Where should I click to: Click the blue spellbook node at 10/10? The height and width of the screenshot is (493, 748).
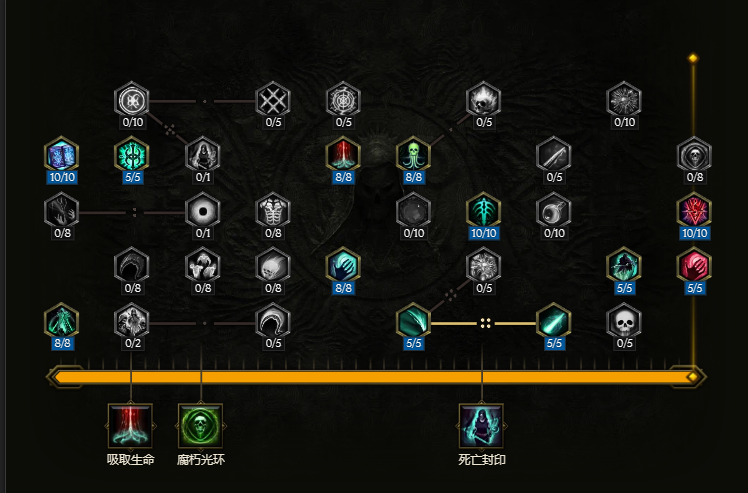coord(61,155)
